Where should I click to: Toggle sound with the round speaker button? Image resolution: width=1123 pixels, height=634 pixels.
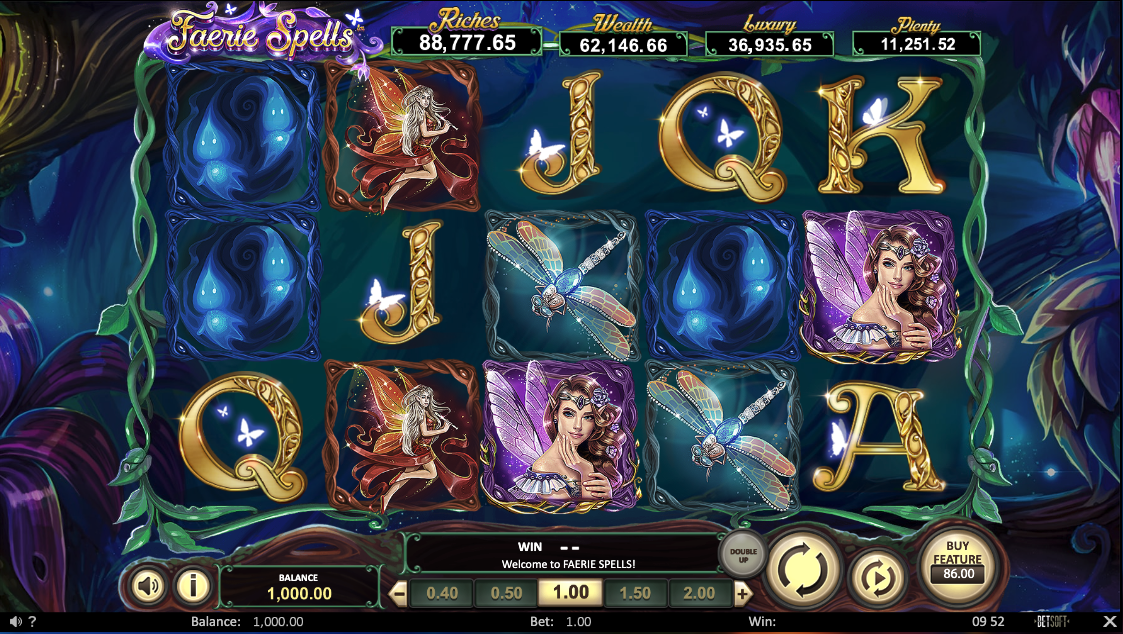(149, 585)
